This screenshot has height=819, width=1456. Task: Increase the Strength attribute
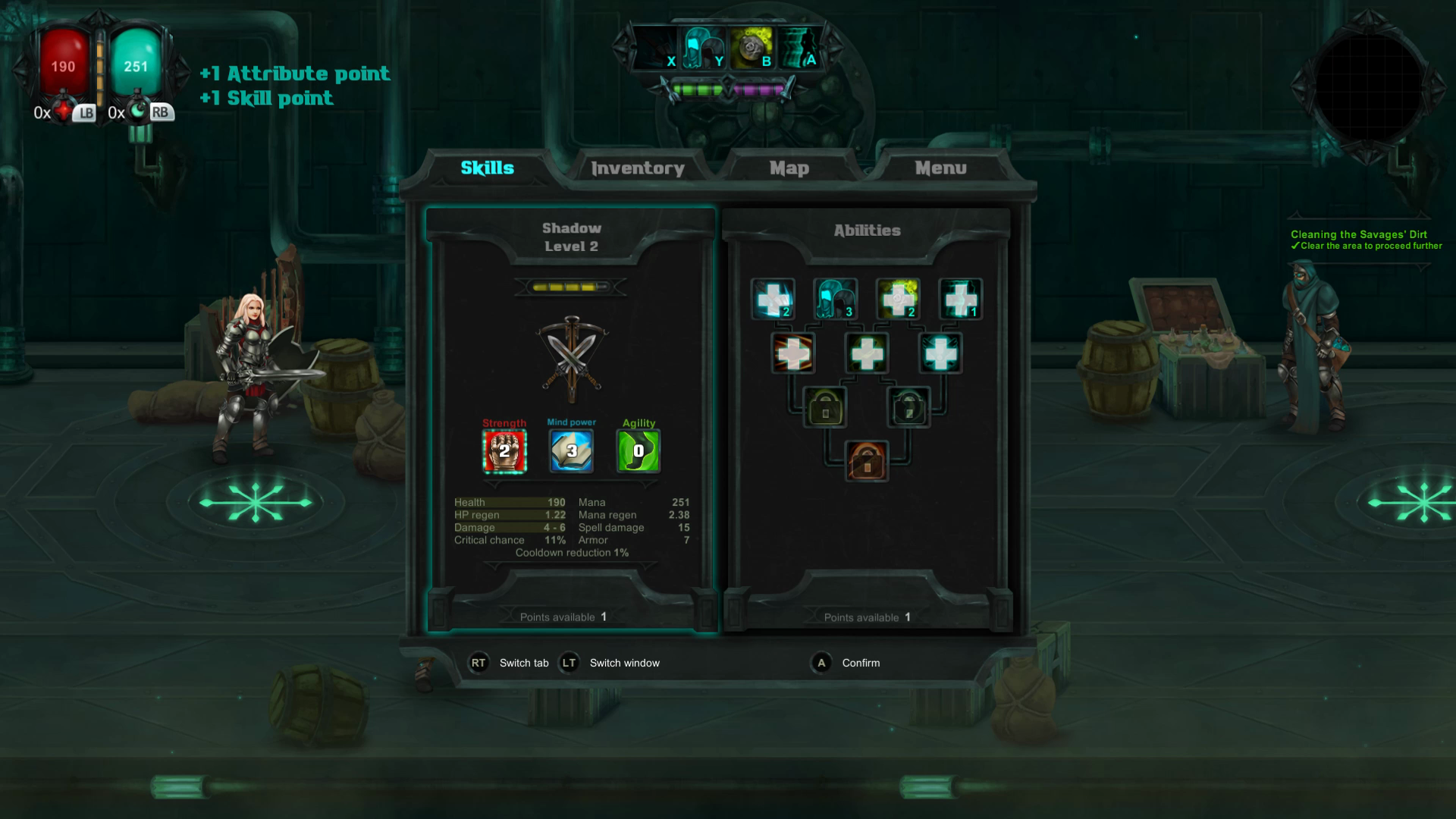click(x=503, y=450)
